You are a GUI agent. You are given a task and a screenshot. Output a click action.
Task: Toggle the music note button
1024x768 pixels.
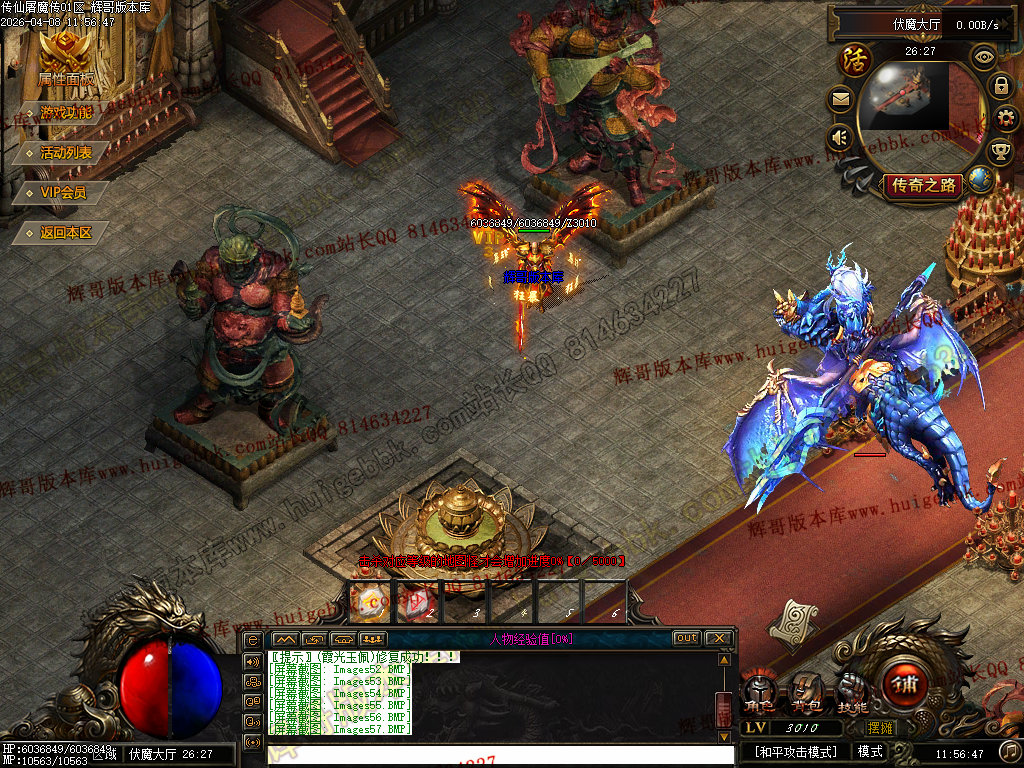1010,751
